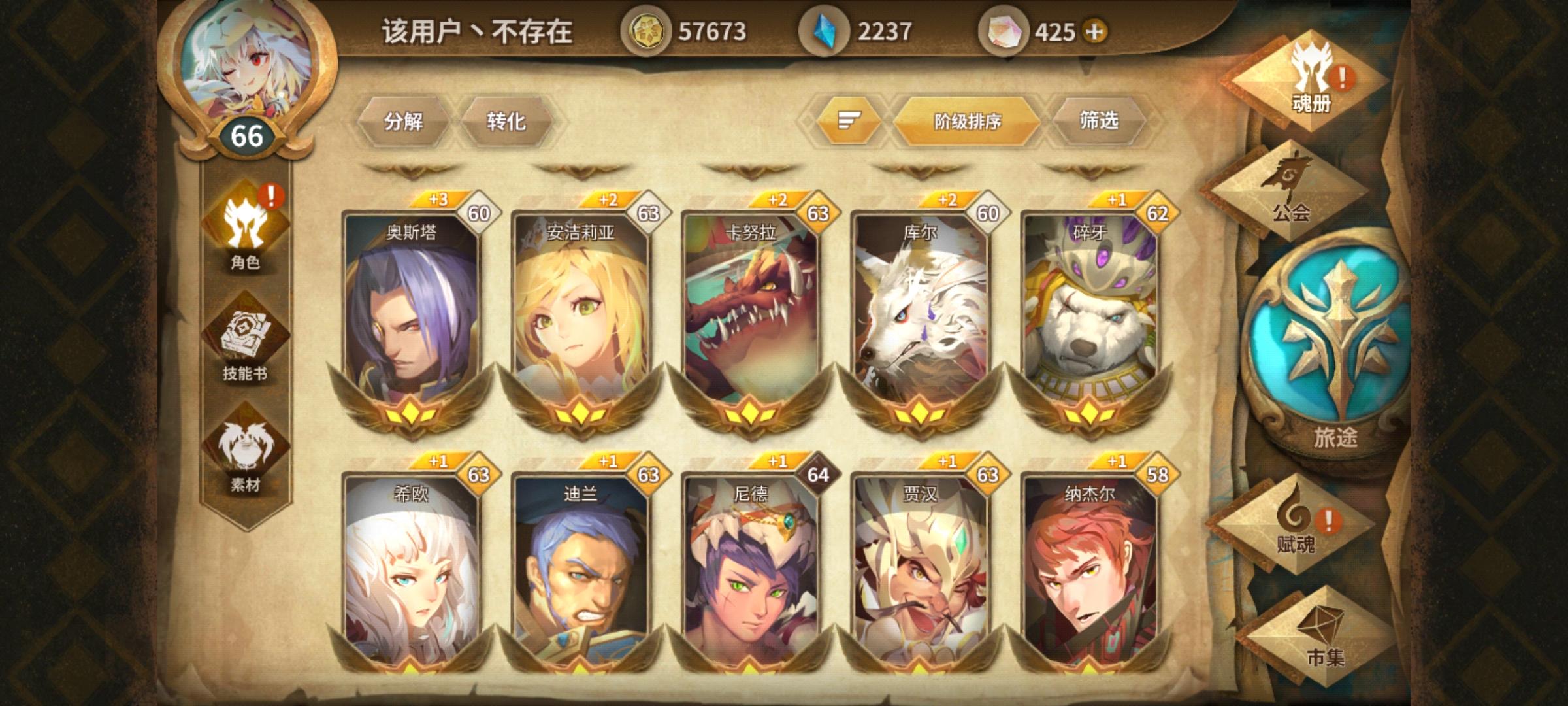Collapse the chevron above 奥斯塔's card

tap(413, 171)
